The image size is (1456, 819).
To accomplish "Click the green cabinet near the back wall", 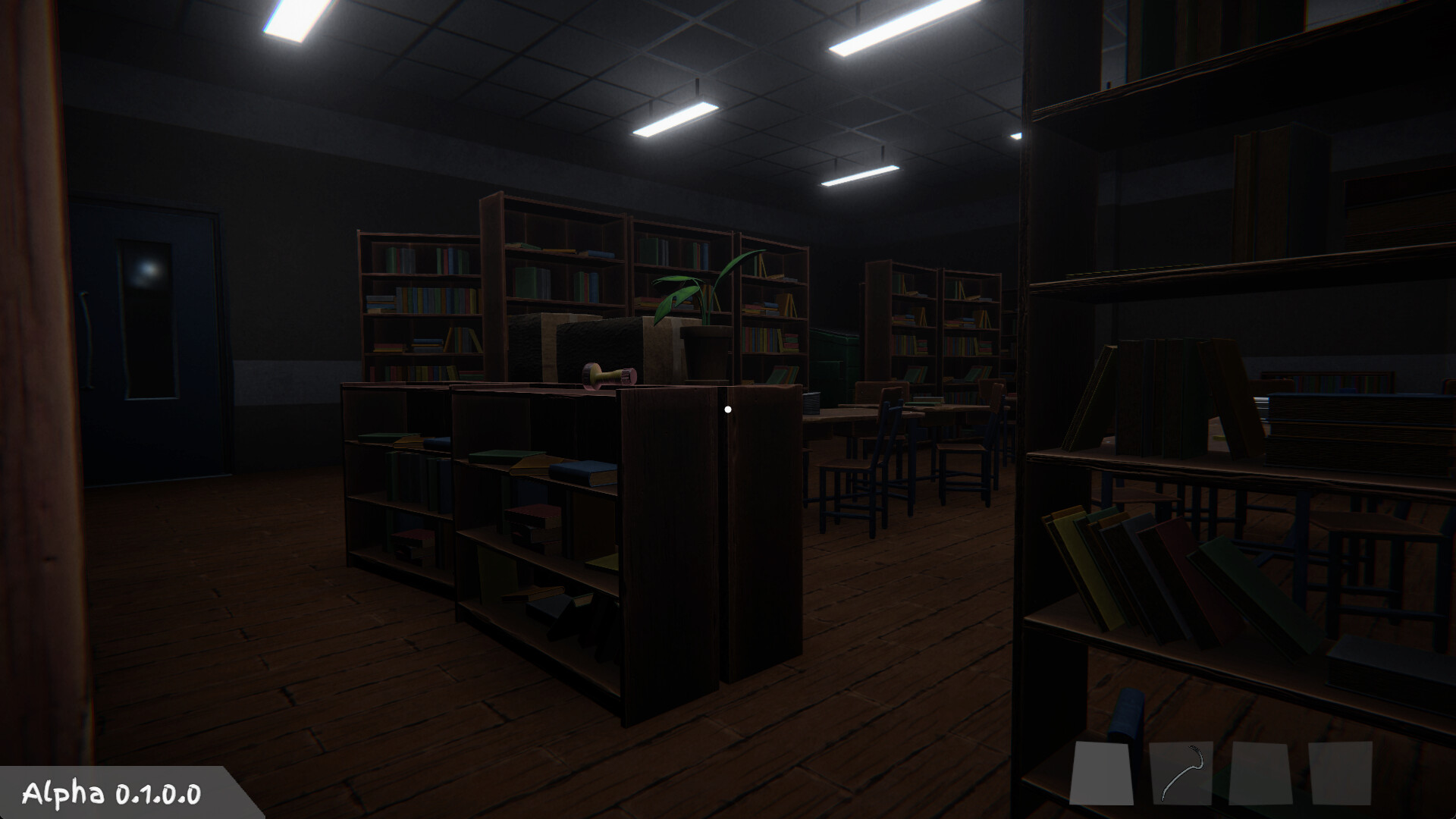I will point(834,356).
